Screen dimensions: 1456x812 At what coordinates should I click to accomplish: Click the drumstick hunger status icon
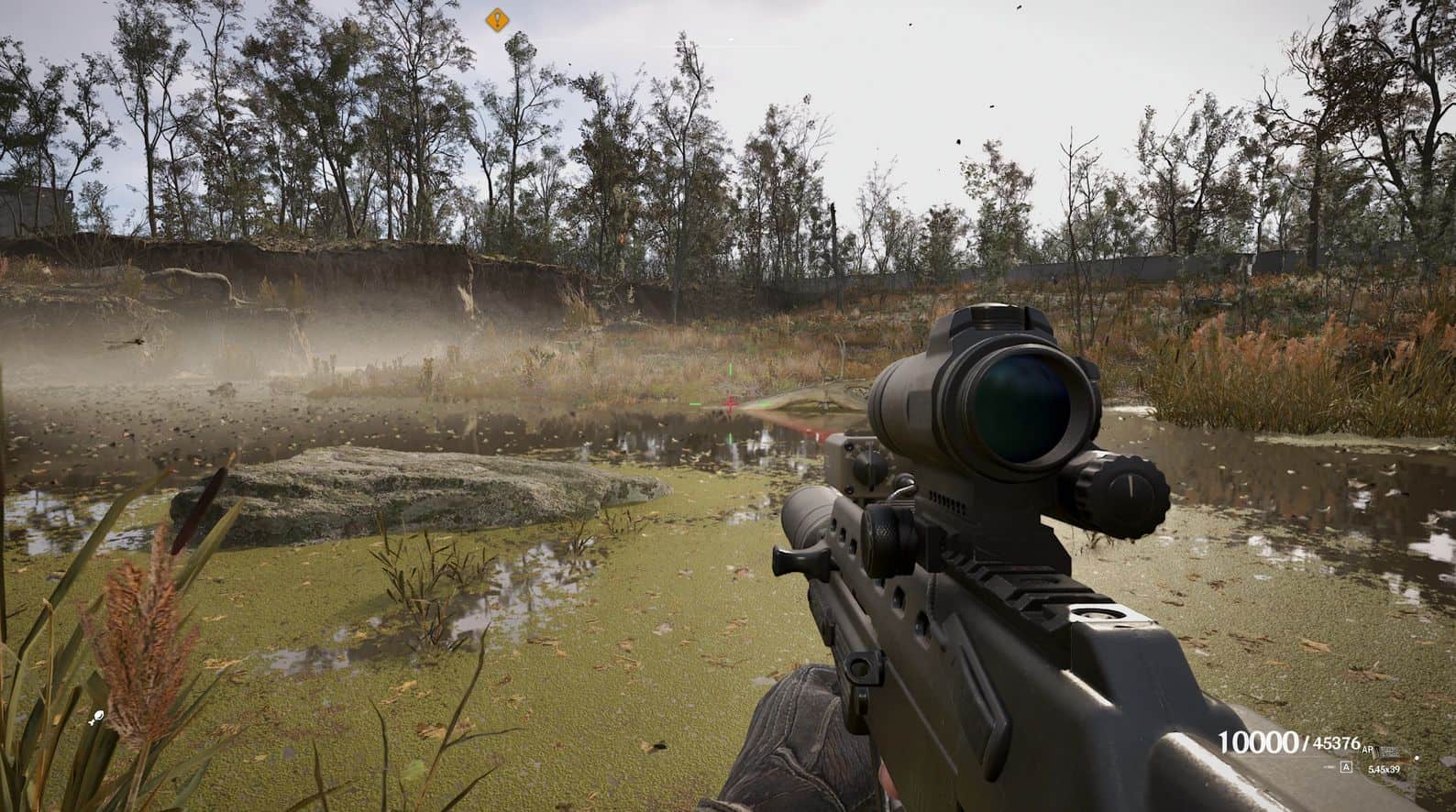(96, 719)
